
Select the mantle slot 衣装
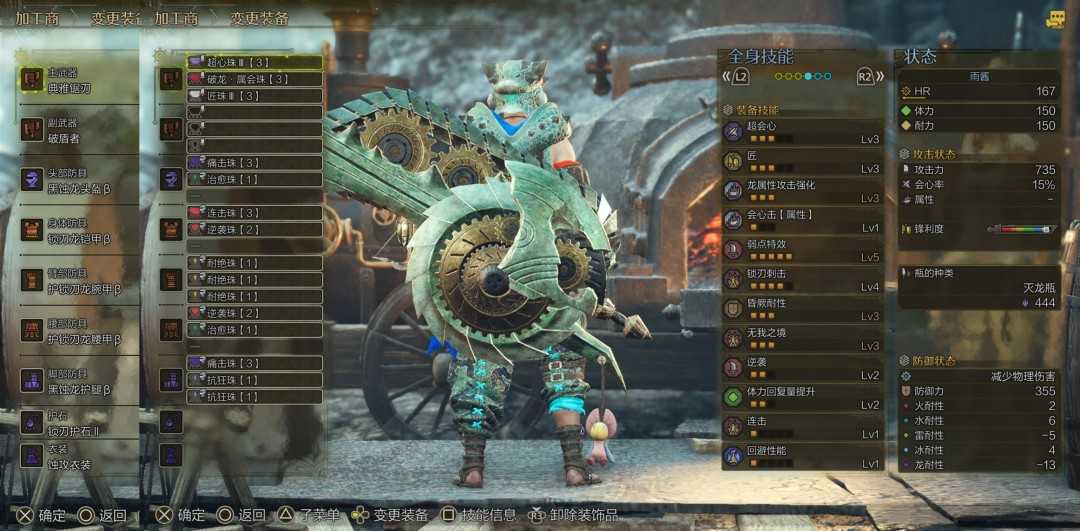click(75, 457)
